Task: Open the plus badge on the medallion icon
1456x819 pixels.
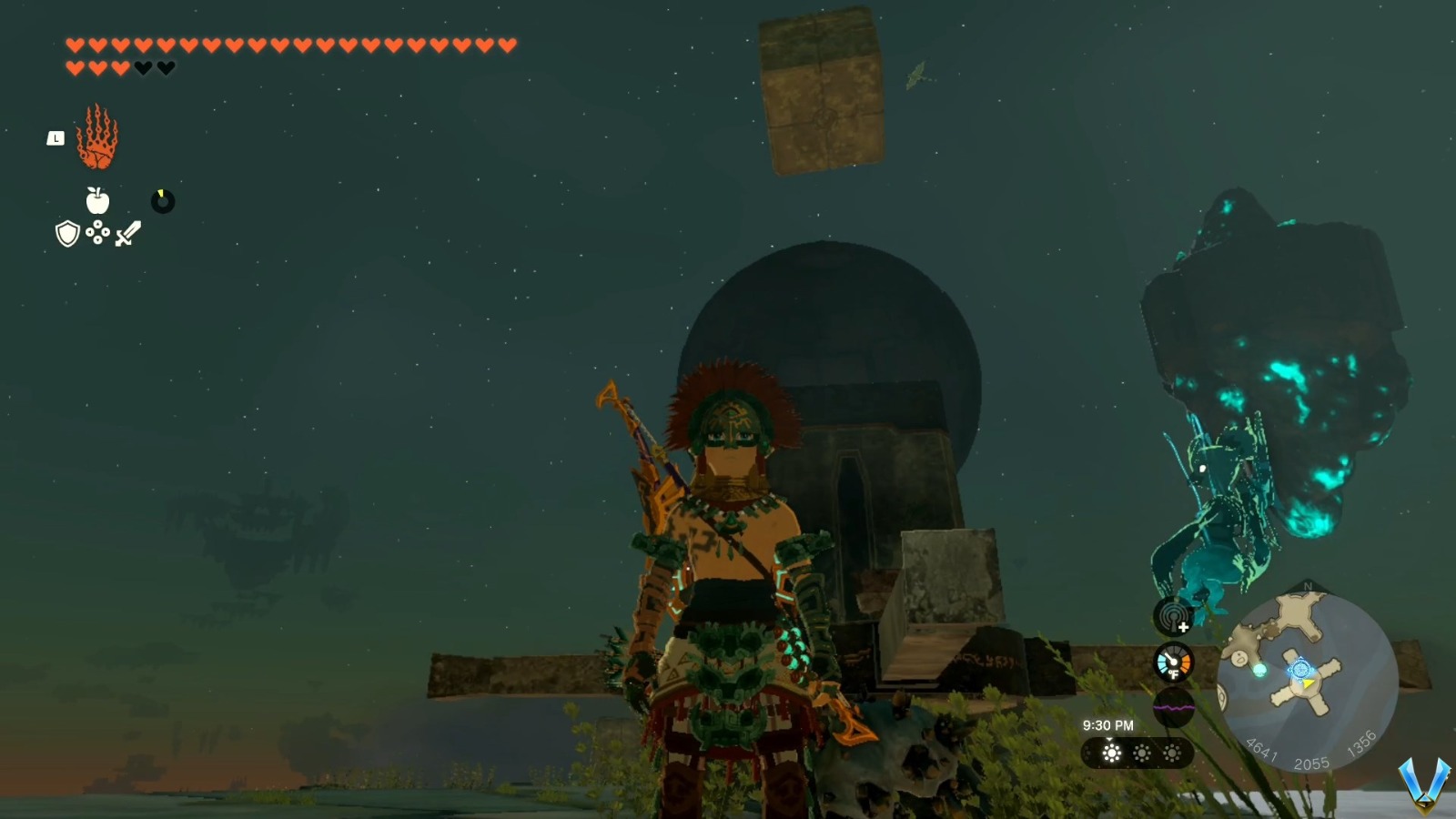Action: [1184, 626]
